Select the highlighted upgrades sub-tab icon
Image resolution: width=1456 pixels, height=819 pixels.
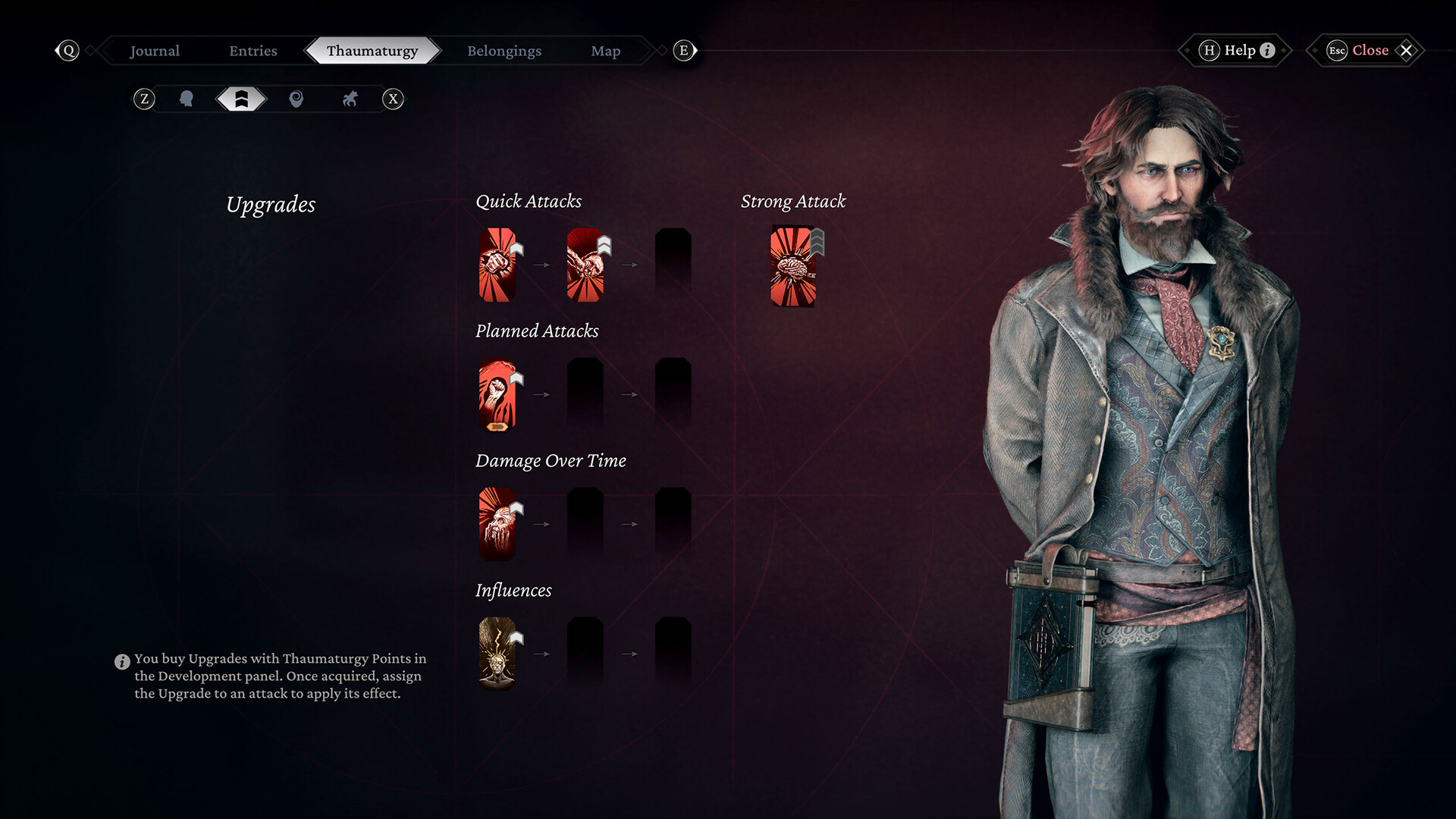(x=241, y=99)
